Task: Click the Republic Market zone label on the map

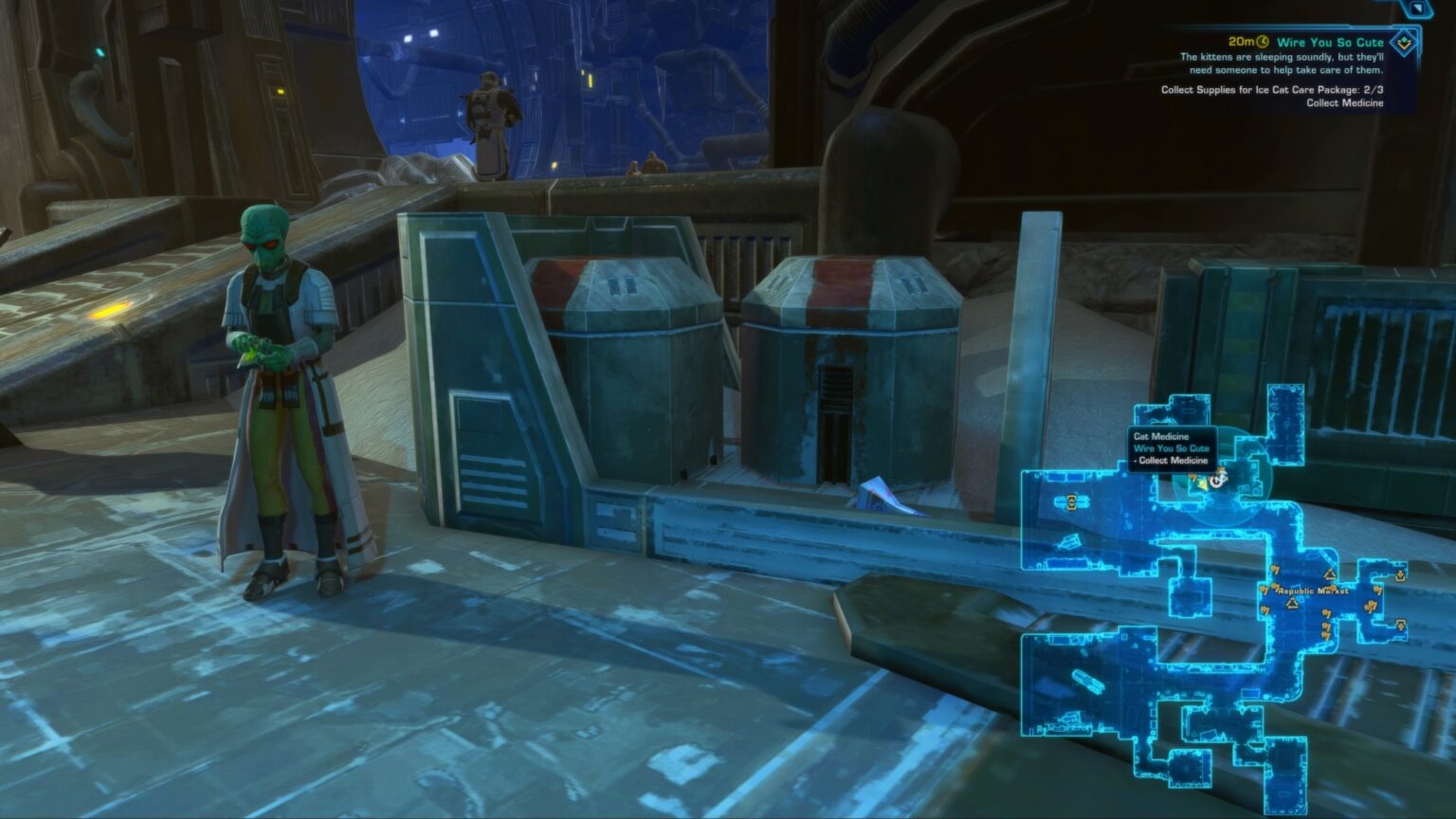Action: click(x=1312, y=591)
